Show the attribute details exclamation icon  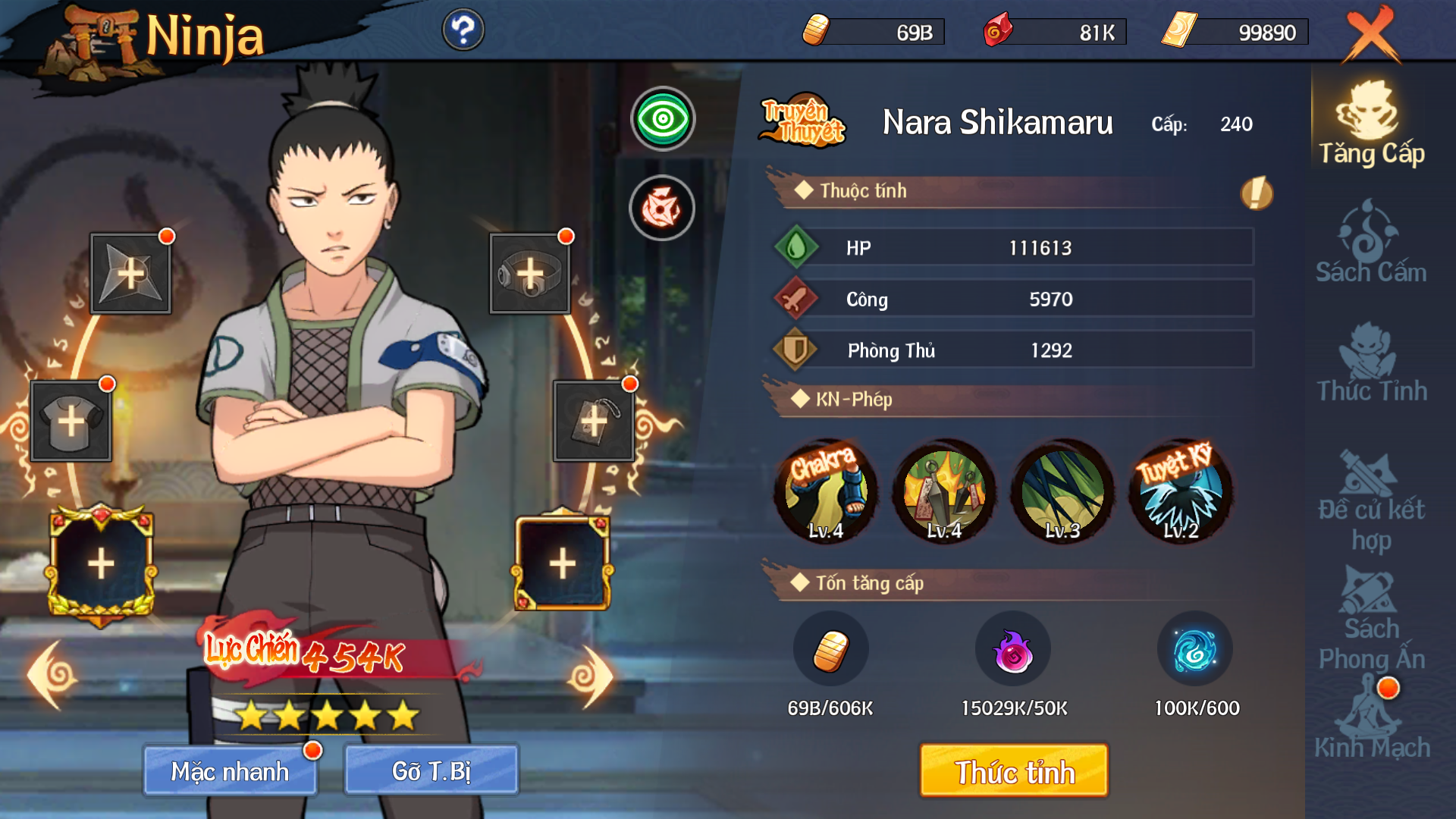tap(1256, 193)
